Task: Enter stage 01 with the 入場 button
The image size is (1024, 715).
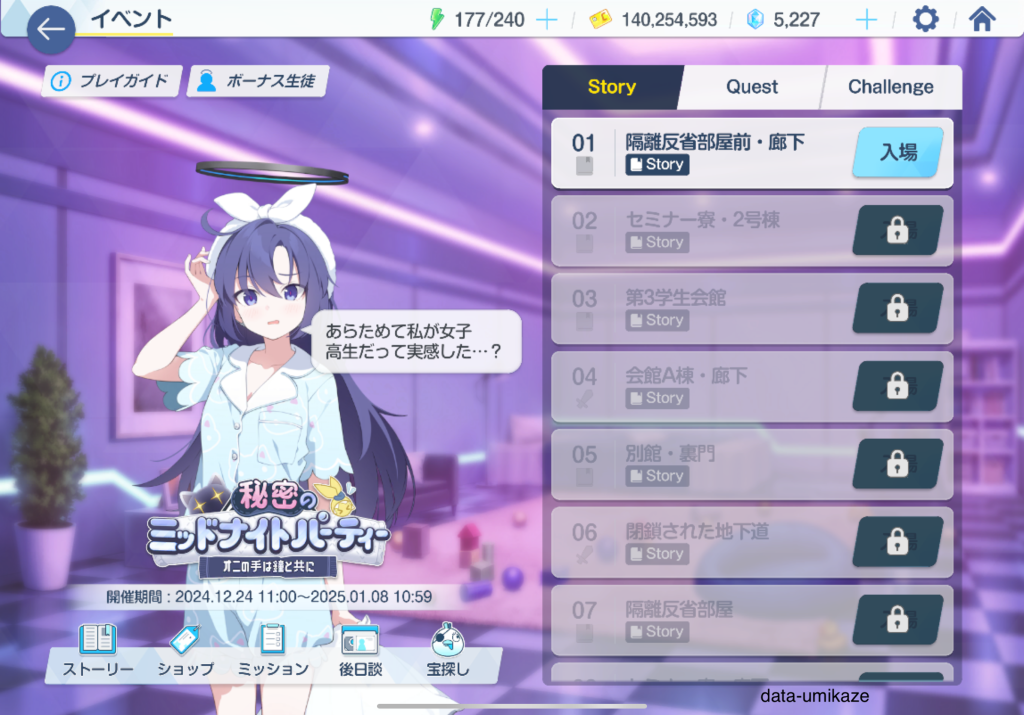Action: (897, 153)
